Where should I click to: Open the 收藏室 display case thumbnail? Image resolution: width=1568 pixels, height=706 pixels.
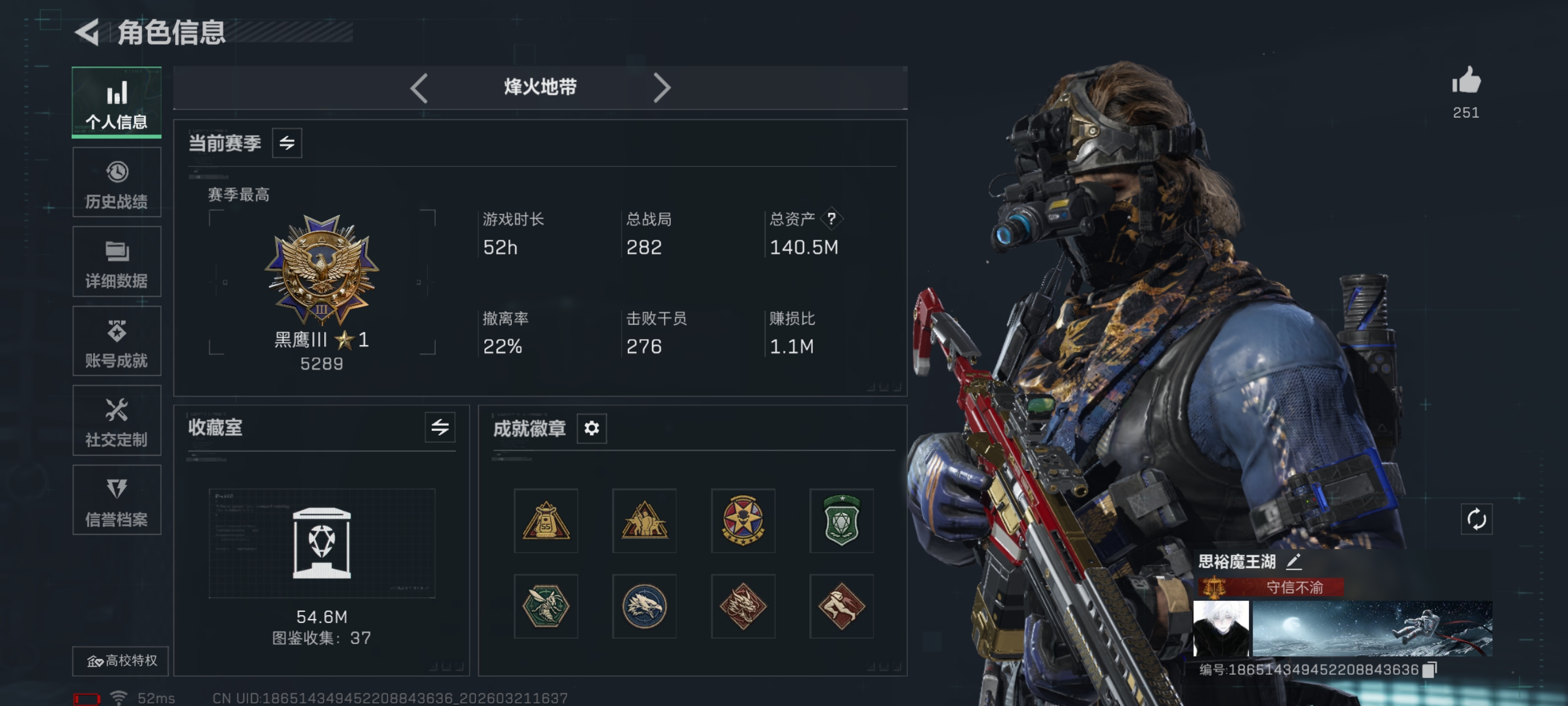321,543
